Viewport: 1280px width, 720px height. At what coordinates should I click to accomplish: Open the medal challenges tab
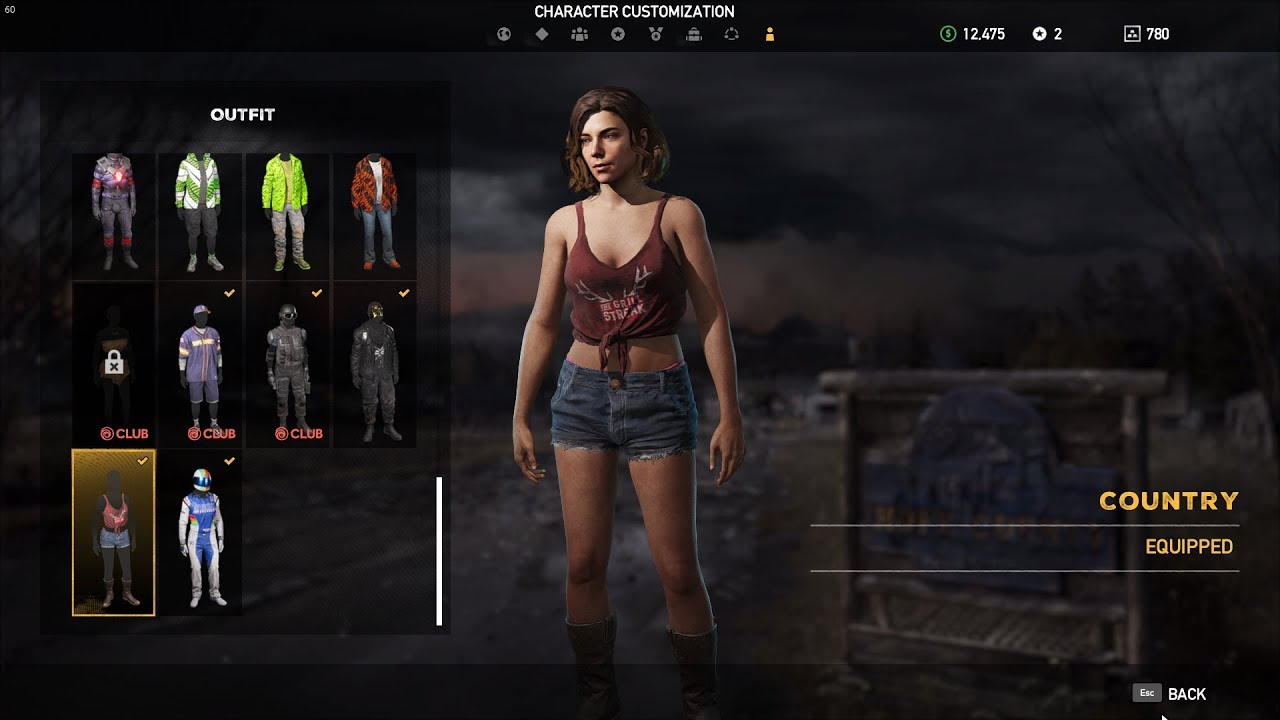tap(656, 34)
